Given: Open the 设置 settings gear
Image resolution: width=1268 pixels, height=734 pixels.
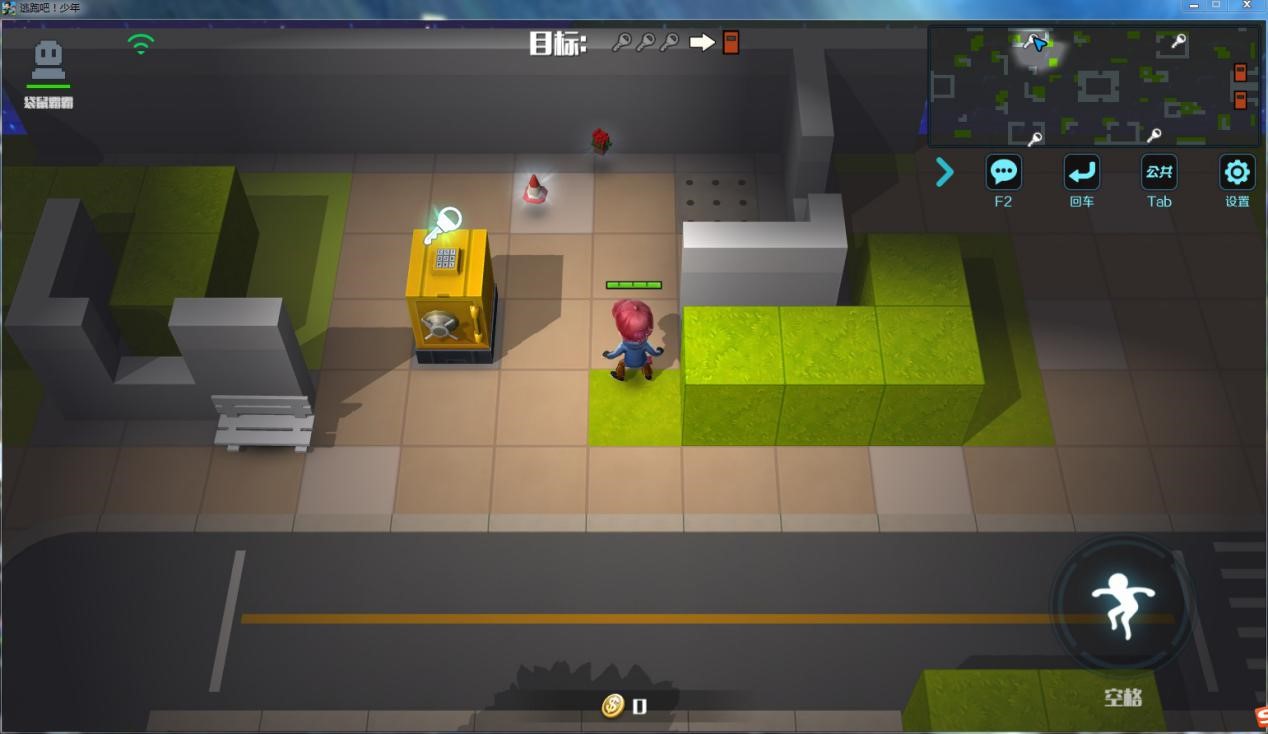Looking at the screenshot, I should click(x=1237, y=173).
